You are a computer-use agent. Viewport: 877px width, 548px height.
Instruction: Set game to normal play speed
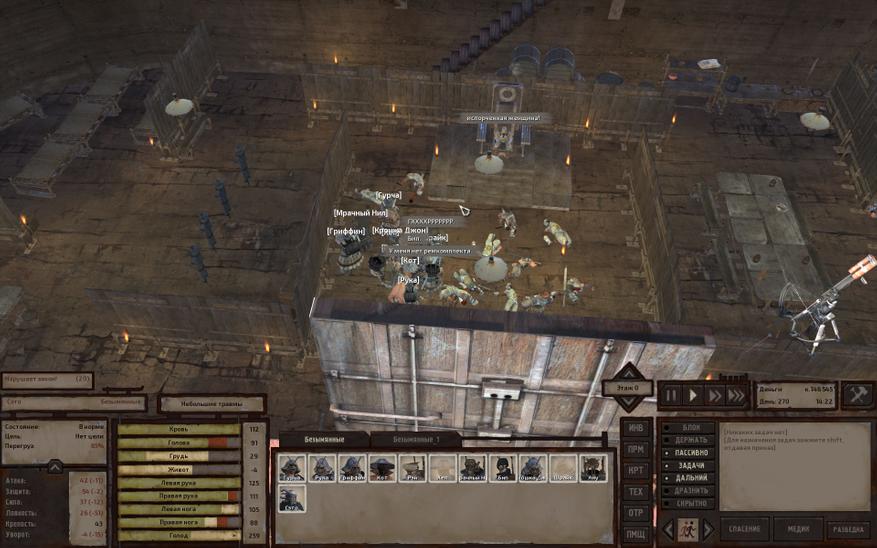tap(693, 395)
